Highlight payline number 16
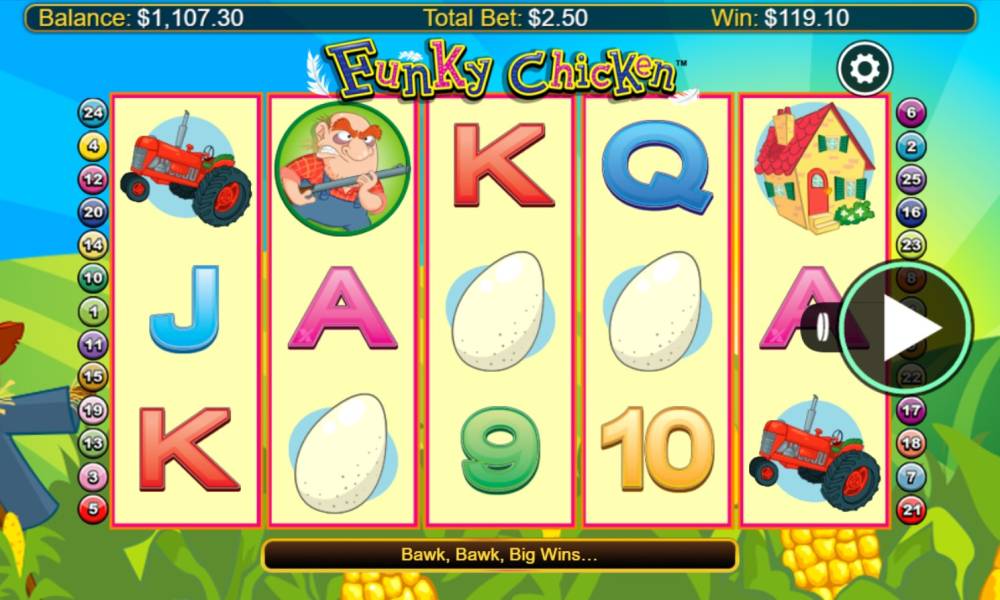This screenshot has height=600, width=1000. click(910, 212)
